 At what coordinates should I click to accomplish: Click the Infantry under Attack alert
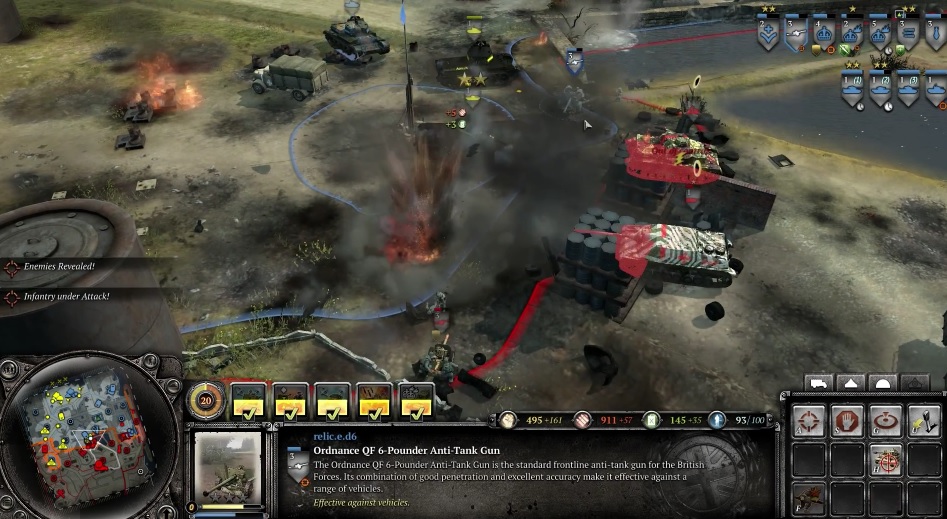(x=65, y=297)
